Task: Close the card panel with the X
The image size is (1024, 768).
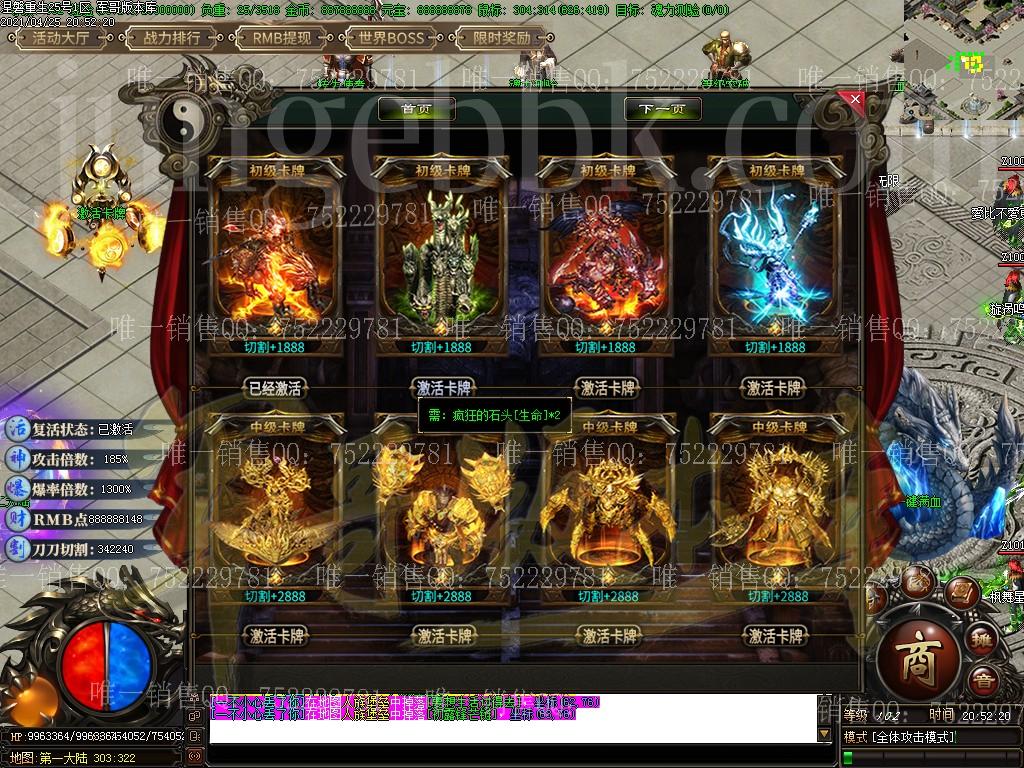Action: click(854, 99)
